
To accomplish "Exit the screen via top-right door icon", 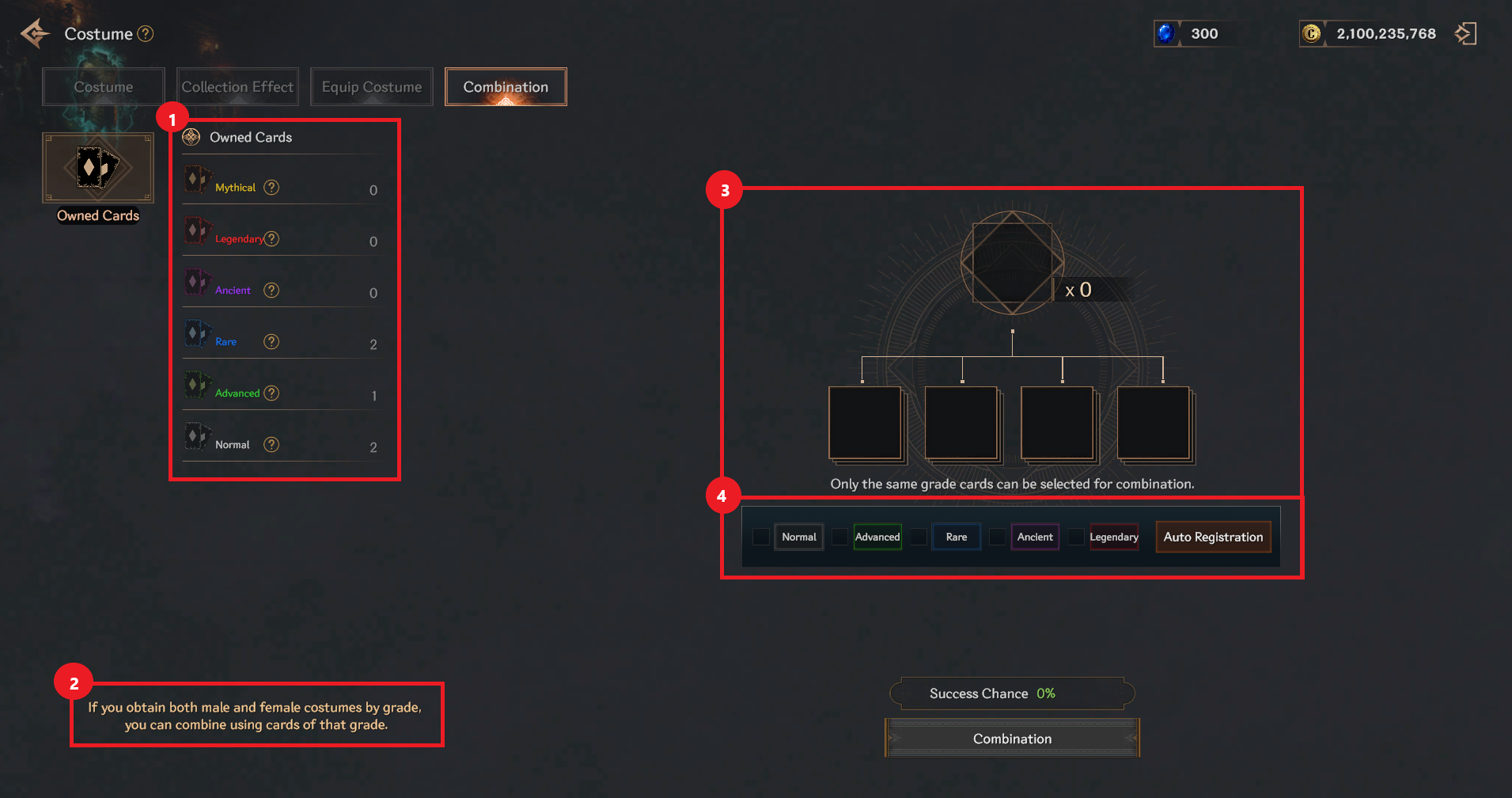I will [1465, 34].
